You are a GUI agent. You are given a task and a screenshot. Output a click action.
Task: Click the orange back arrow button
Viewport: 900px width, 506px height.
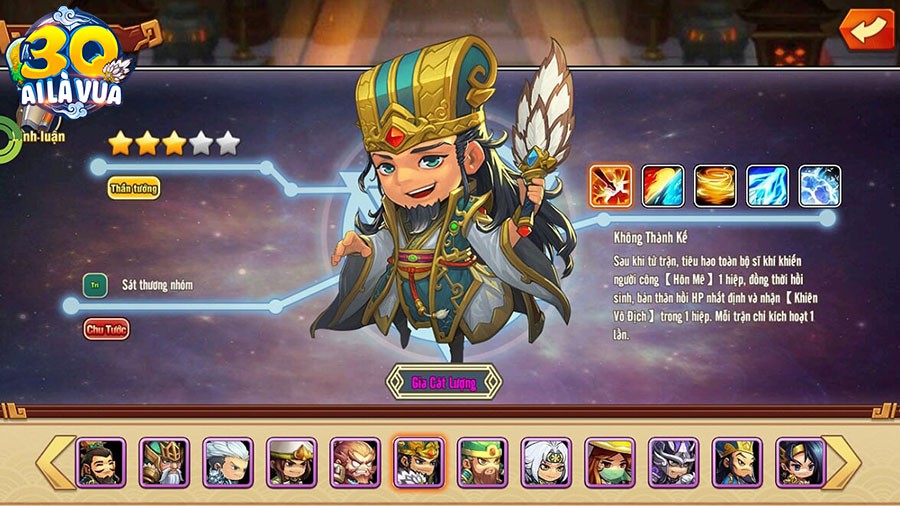click(x=867, y=28)
